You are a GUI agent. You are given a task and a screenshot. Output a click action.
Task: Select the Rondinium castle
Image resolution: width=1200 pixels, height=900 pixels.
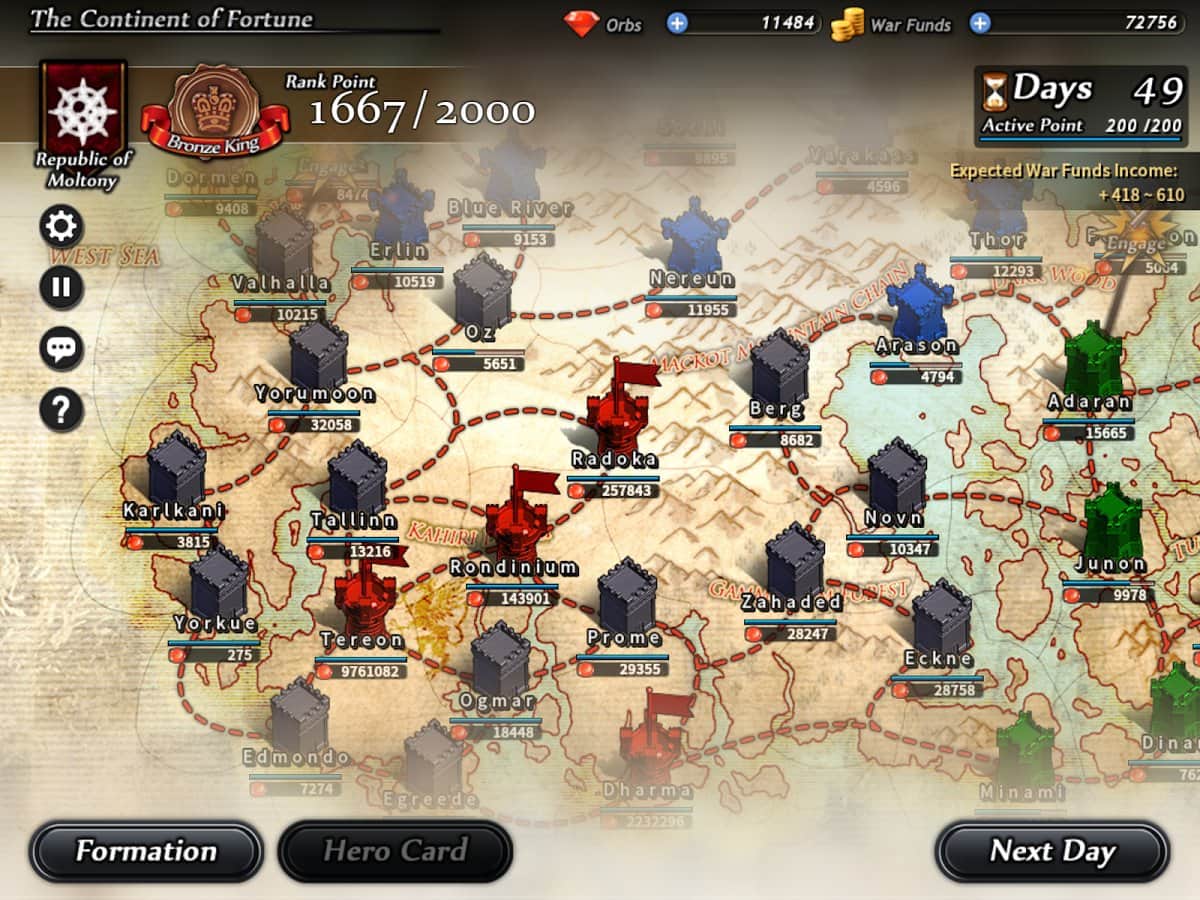pos(517,520)
